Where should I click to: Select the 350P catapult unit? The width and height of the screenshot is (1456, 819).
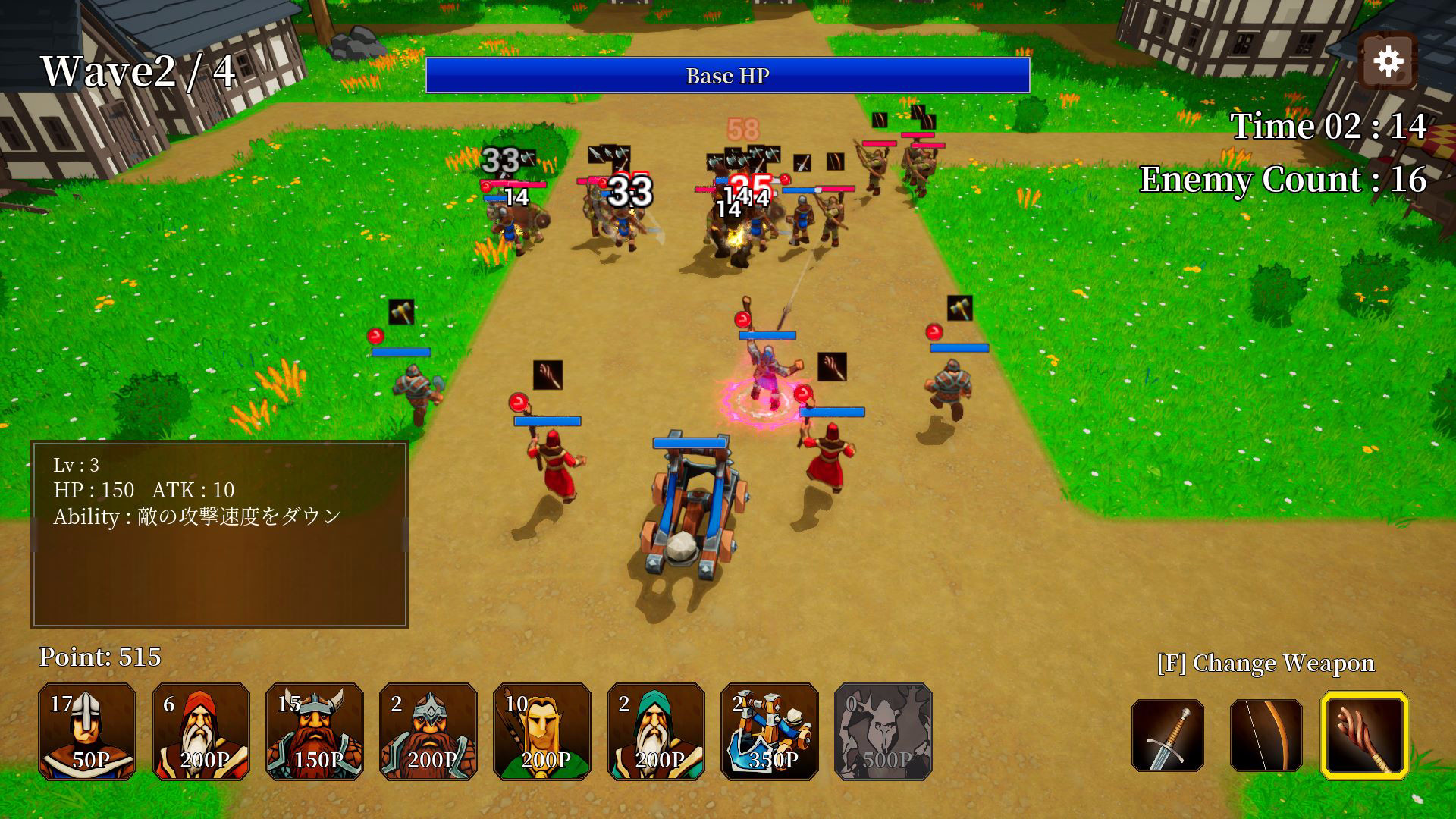pyautogui.click(x=769, y=732)
